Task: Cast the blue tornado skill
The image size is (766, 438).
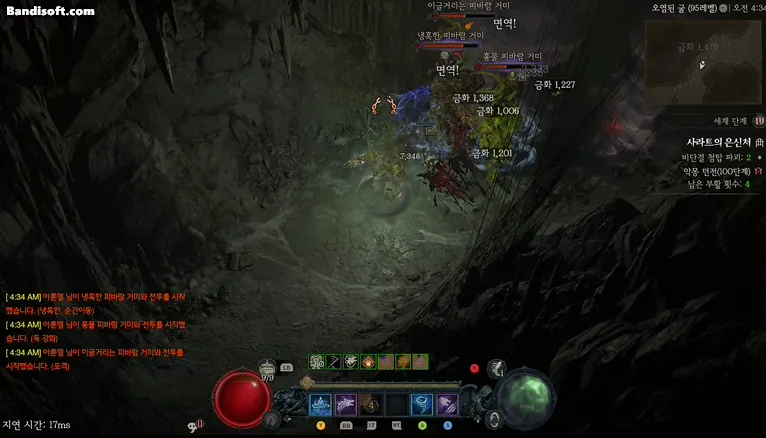Action: (421, 404)
